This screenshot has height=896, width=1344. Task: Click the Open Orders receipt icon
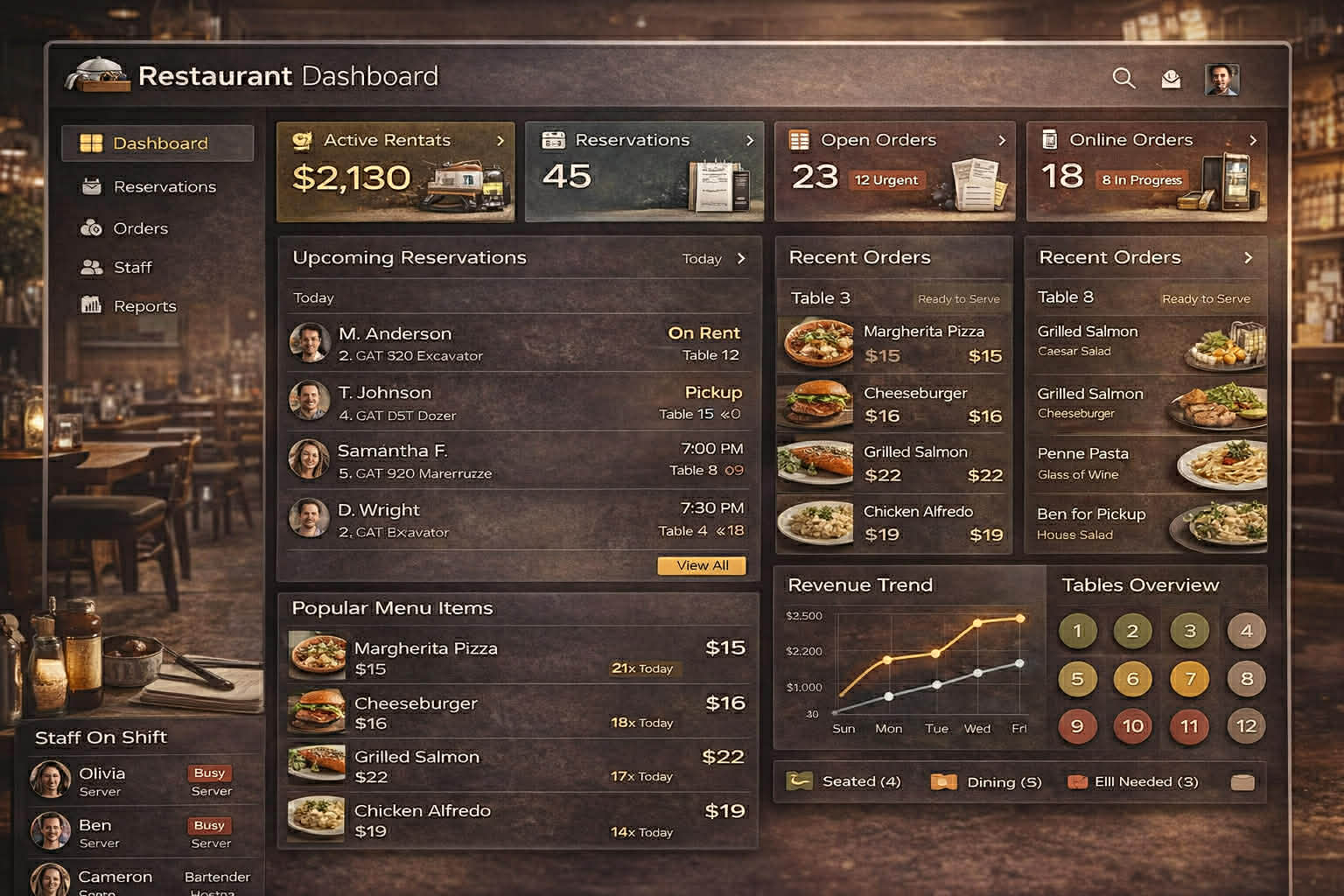[x=799, y=139]
